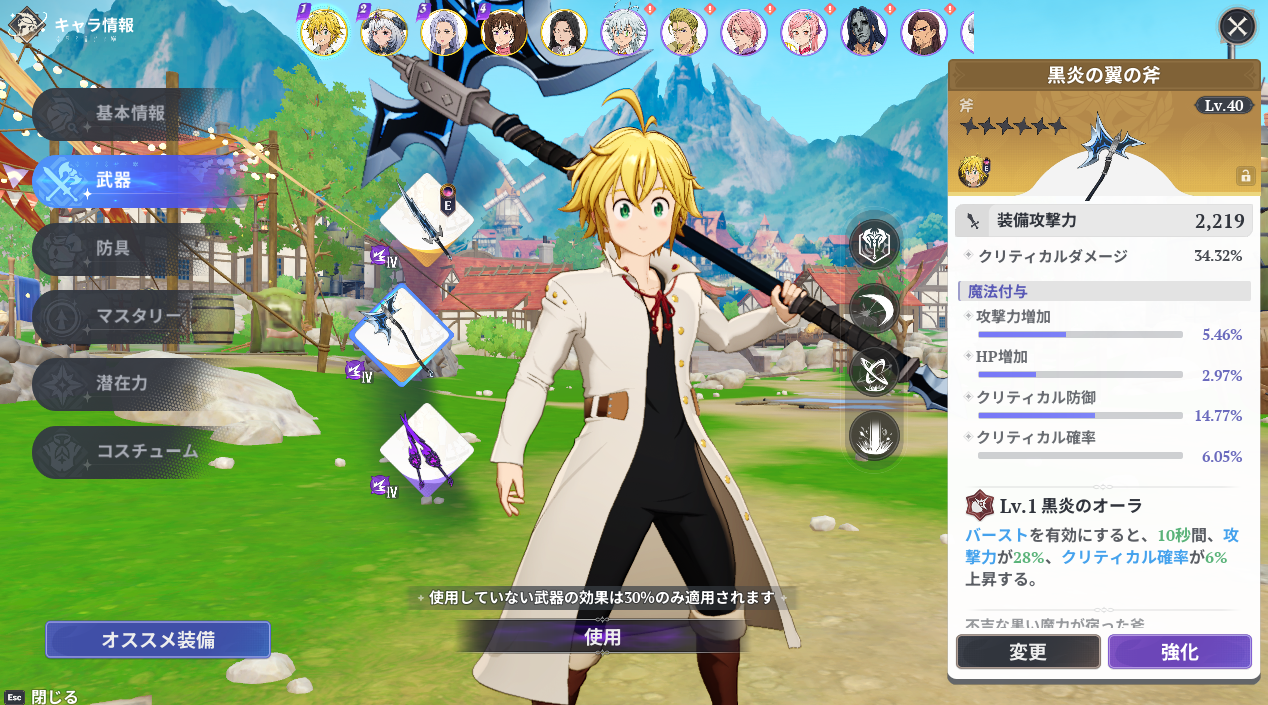Select the blonde Meliodas party portrait

pos(324,33)
